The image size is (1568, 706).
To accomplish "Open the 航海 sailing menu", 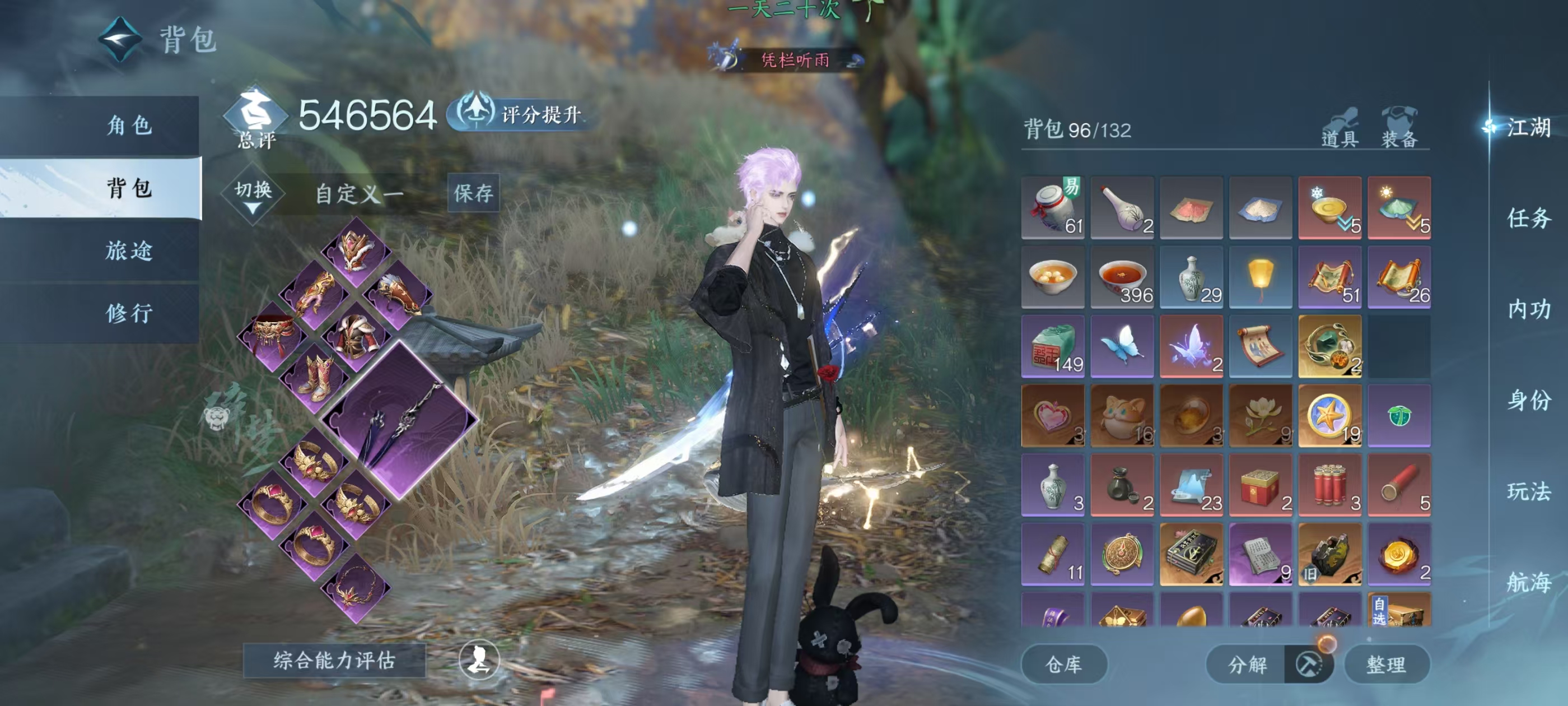I will 1528,582.
